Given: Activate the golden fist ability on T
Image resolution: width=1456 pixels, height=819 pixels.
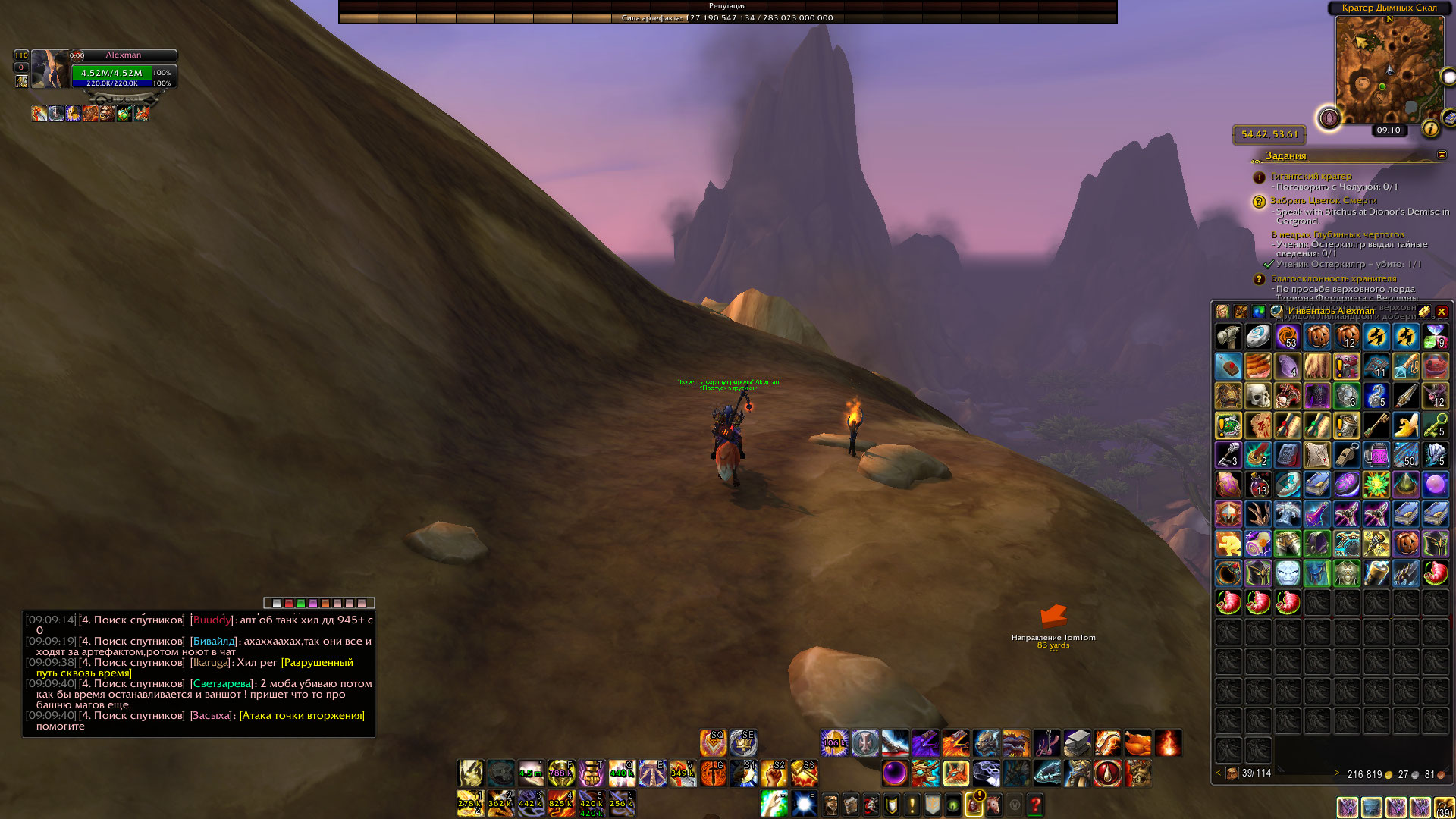Looking at the screenshot, I should tap(591, 773).
